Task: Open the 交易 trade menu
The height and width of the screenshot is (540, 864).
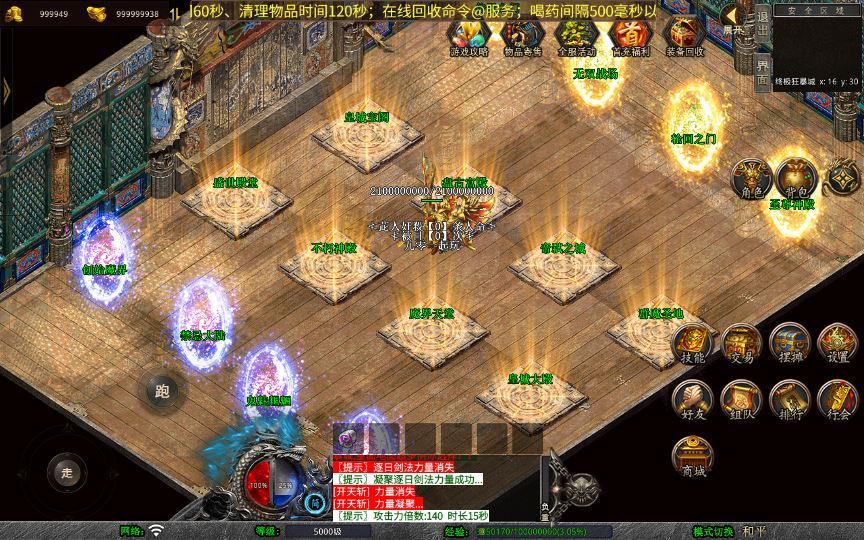Action: [741, 344]
